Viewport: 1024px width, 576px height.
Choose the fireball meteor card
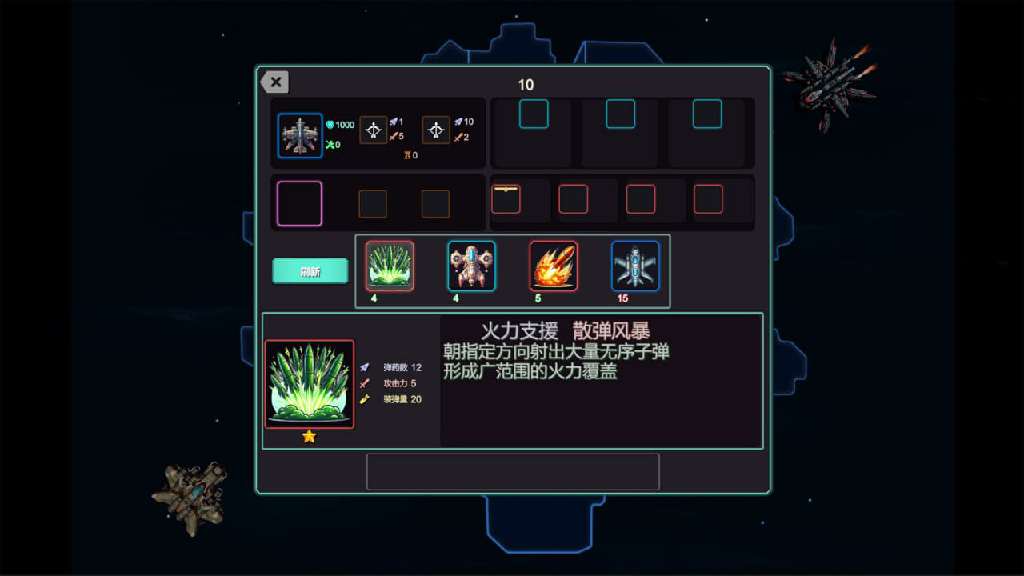(553, 266)
